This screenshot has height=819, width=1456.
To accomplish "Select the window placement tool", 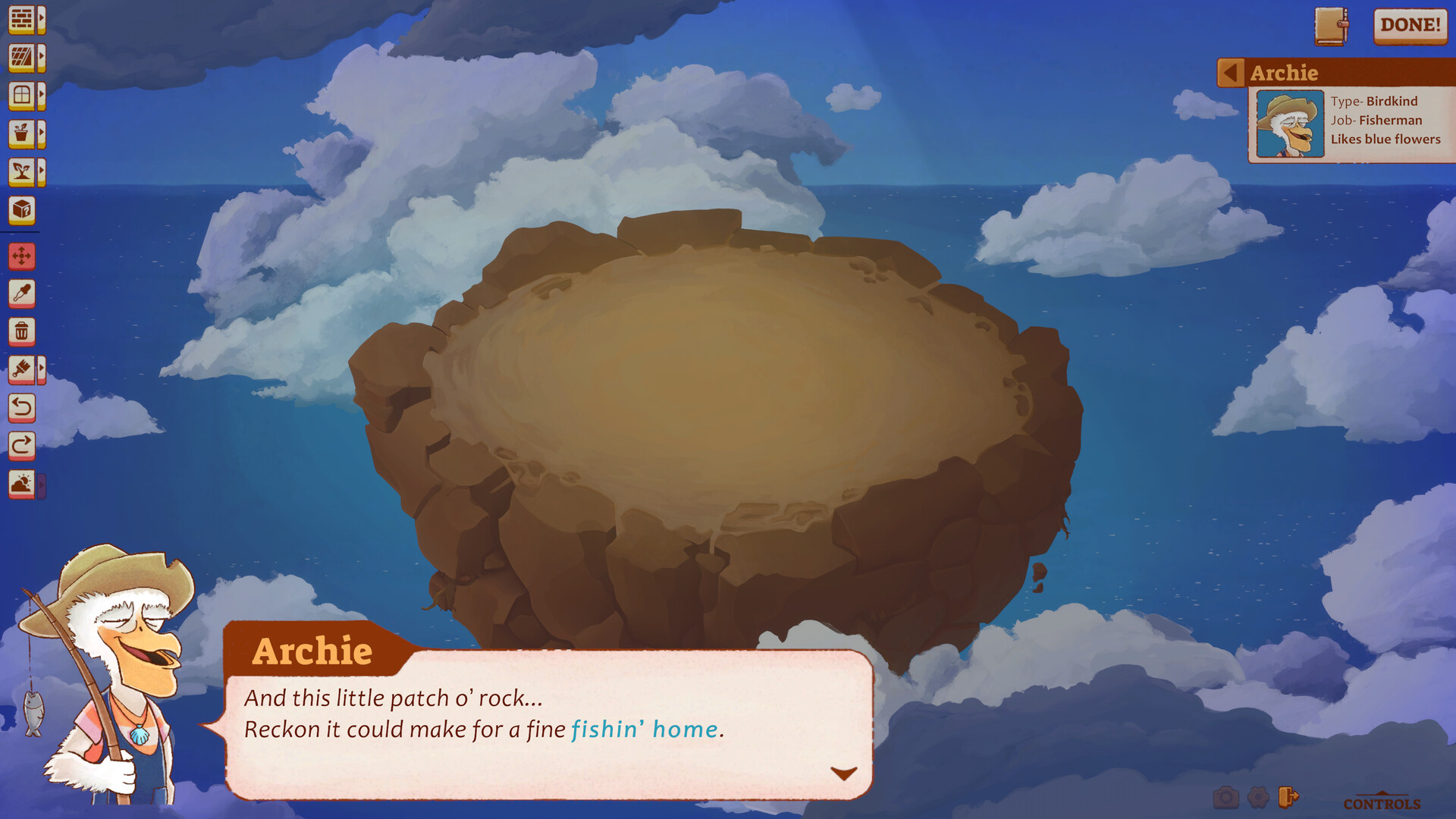I will [x=23, y=94].
